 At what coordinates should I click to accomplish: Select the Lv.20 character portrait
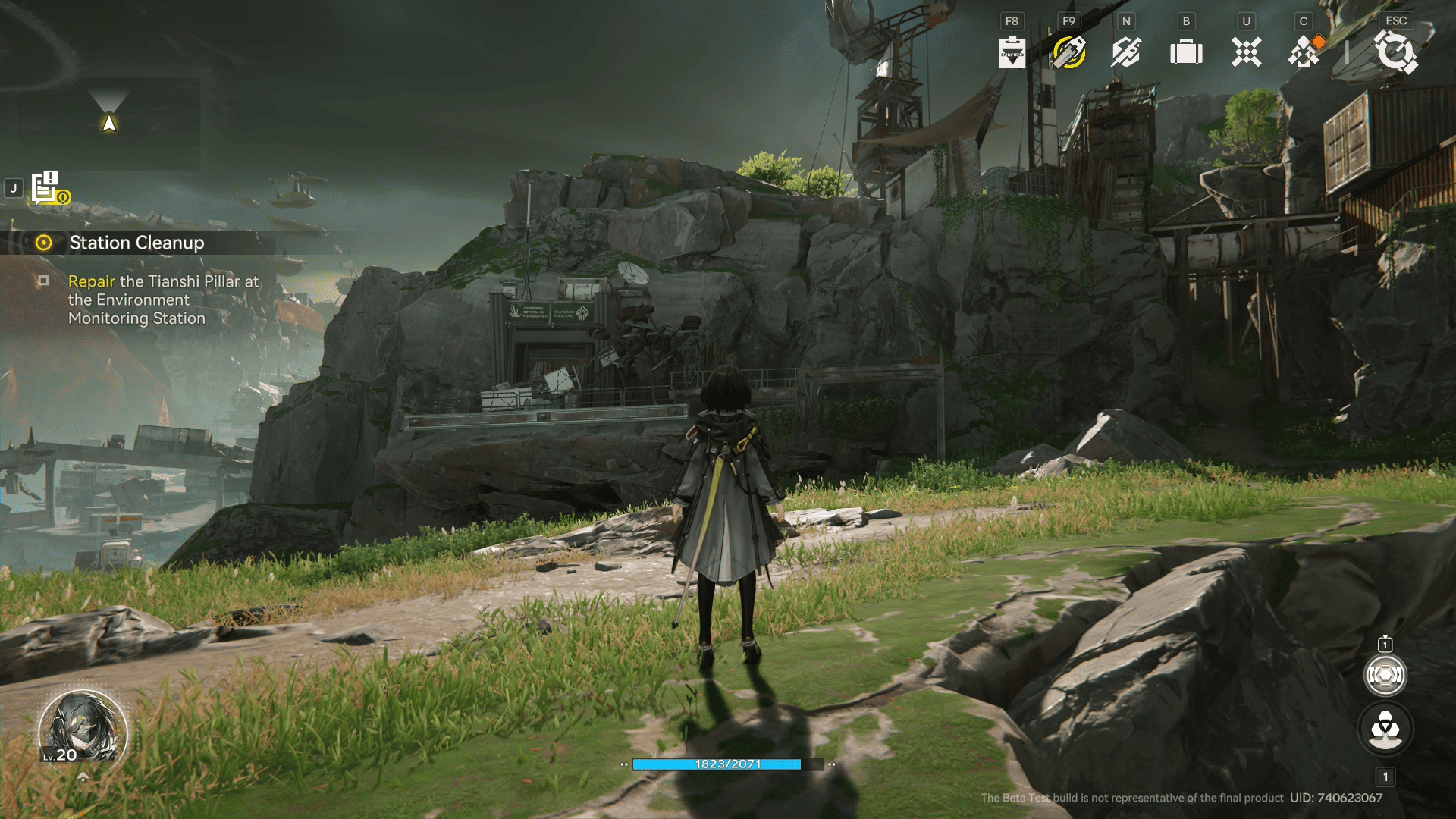83,730
